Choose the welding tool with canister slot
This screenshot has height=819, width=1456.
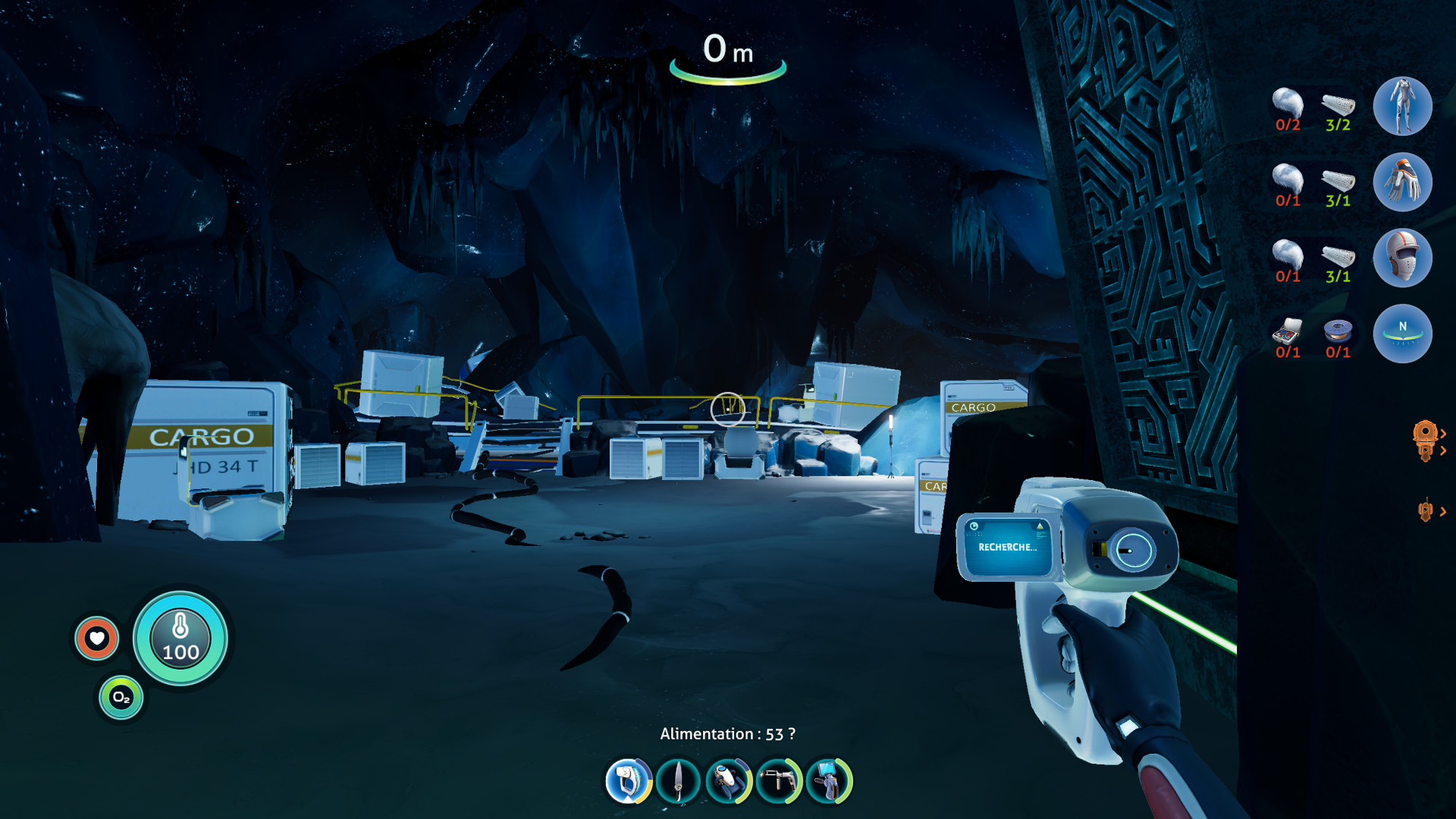click(779, 780)
